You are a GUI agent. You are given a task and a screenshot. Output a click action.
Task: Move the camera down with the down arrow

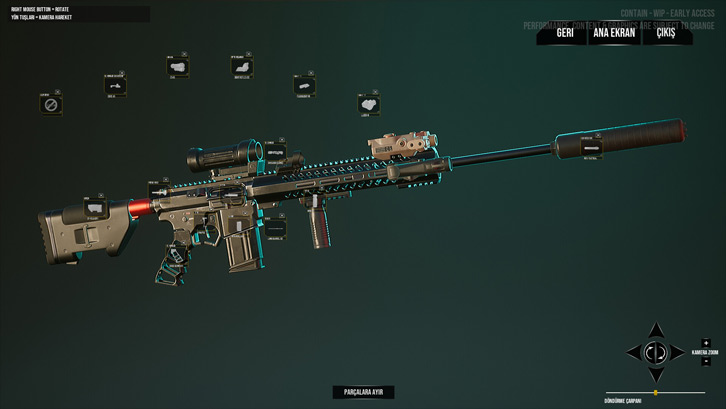(x=656, y=375)
